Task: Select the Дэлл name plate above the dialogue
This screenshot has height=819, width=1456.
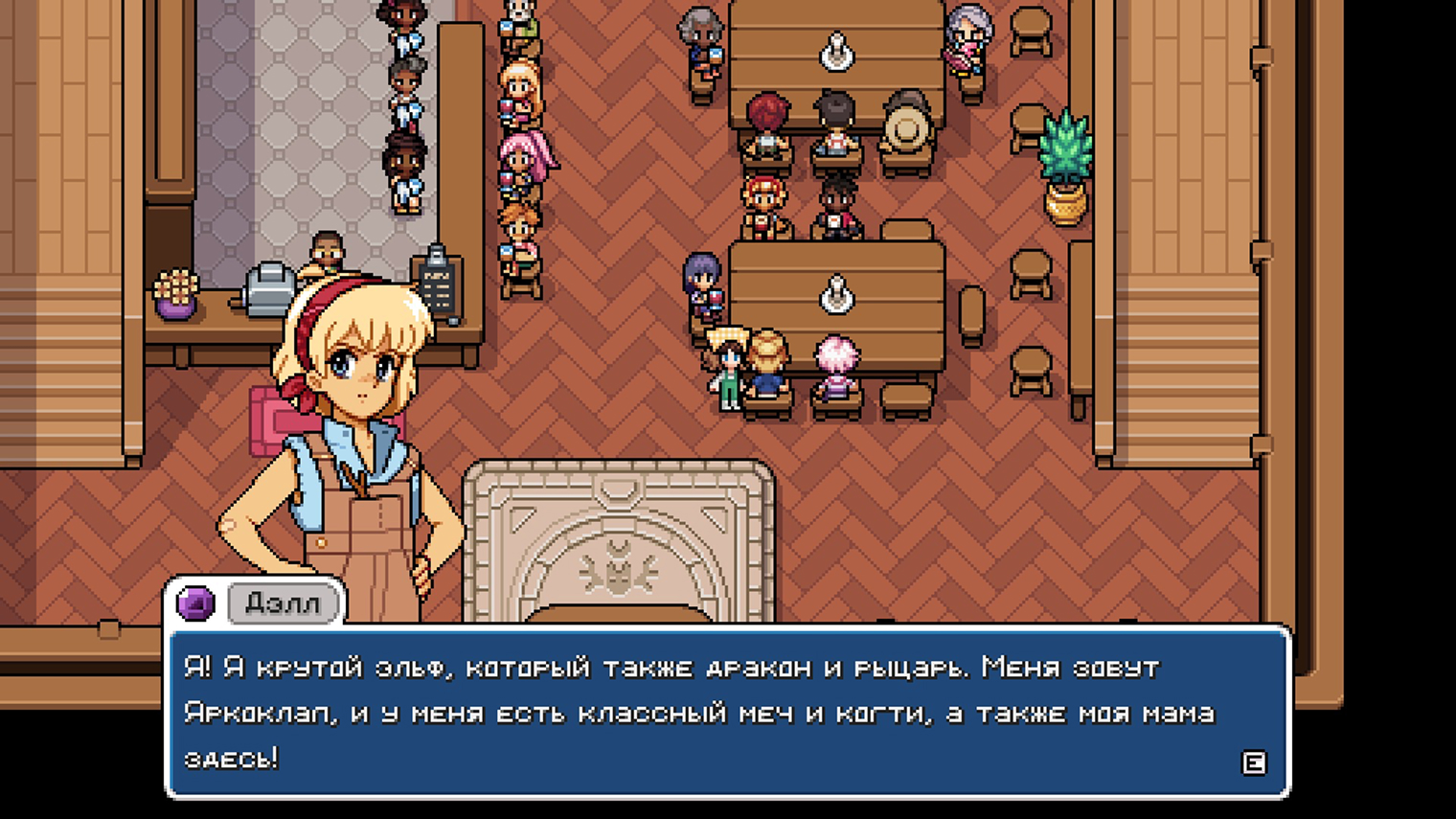Action: [x=283, y=603]
